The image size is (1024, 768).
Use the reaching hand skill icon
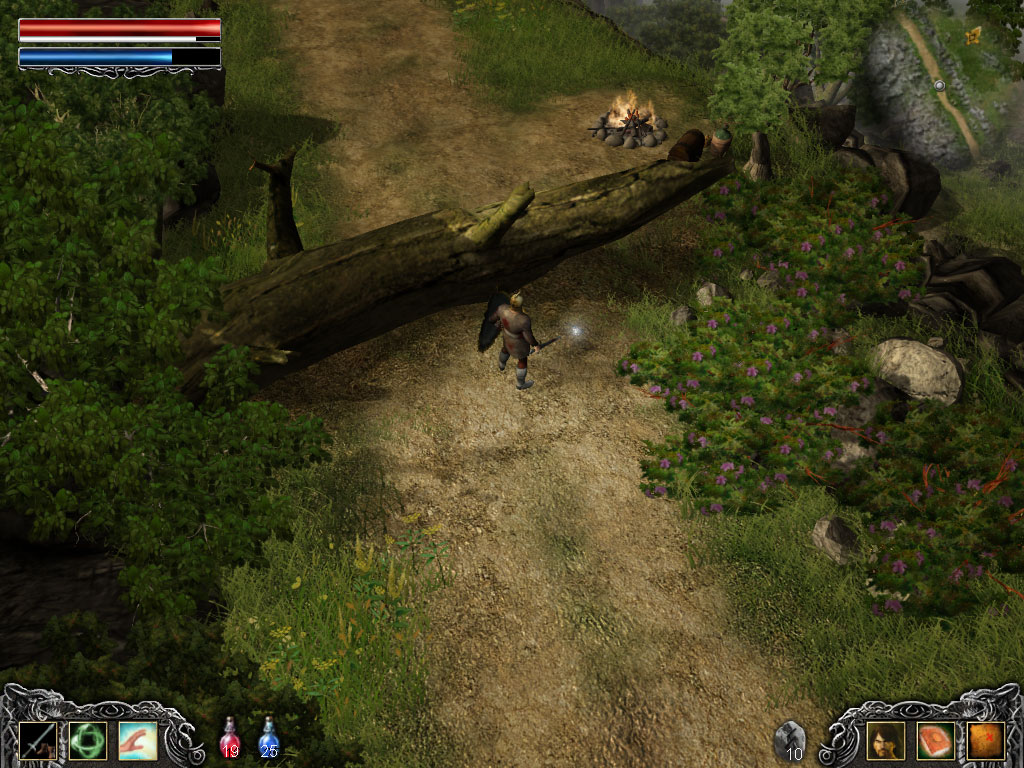[x=137, y=740]
